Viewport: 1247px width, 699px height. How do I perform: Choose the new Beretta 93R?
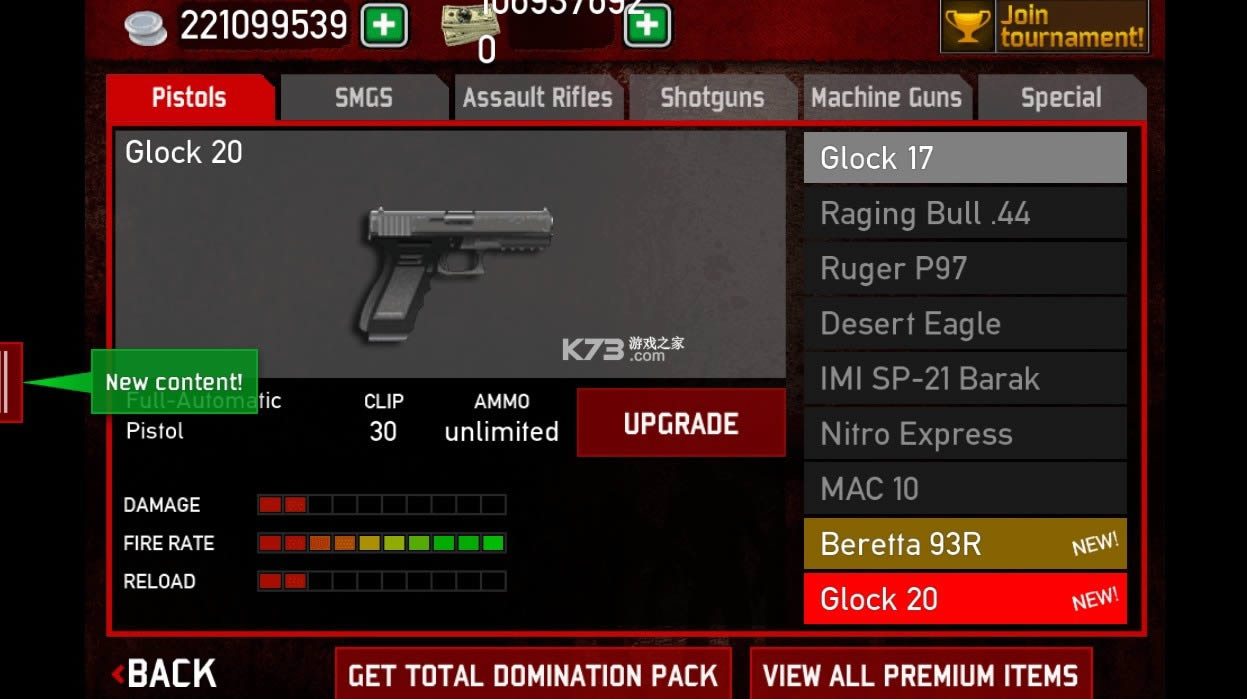(x=965, y=544)
